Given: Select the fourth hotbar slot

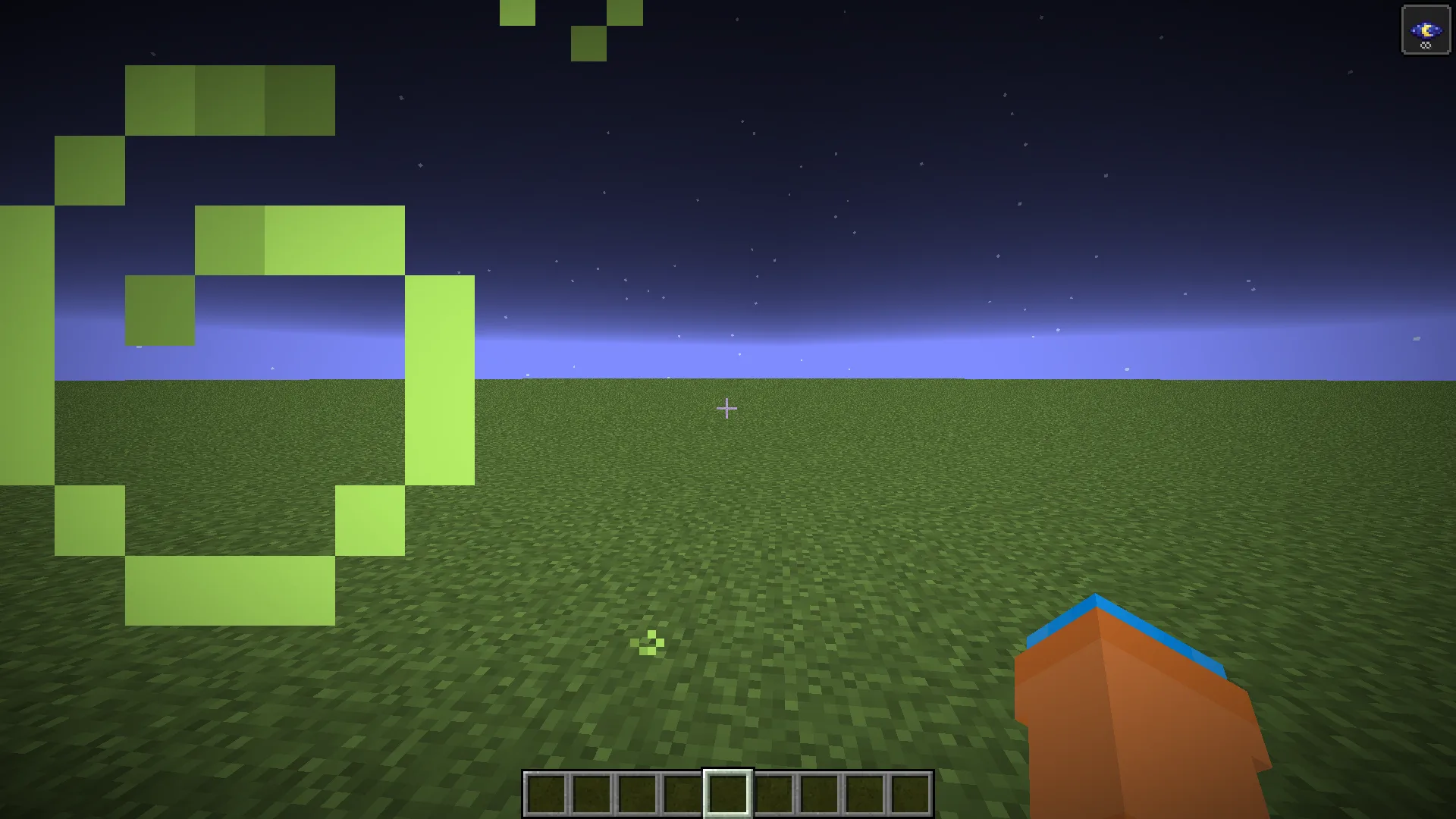Looking at the screenshot, I should pyautogui.click(x=681, y=794).
